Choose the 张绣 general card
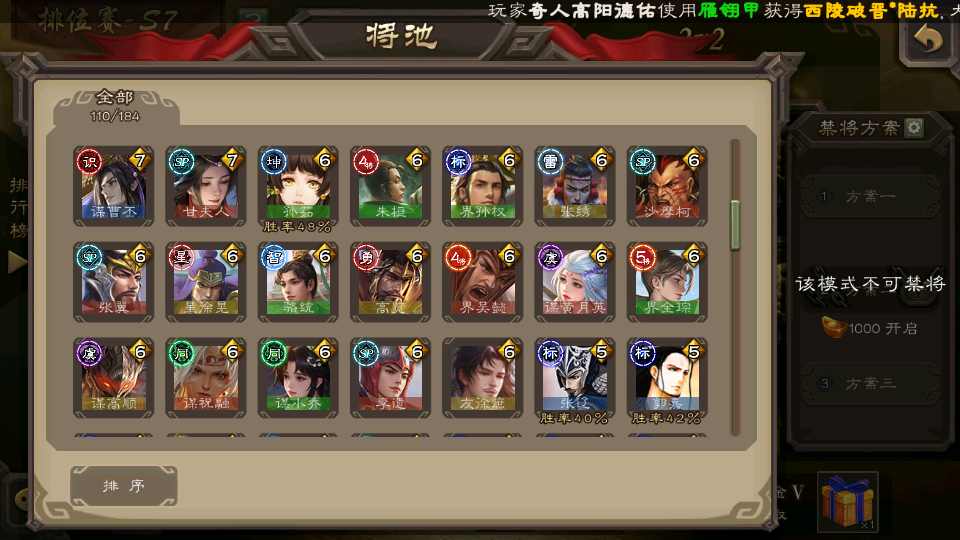 [x=575, y=187]
